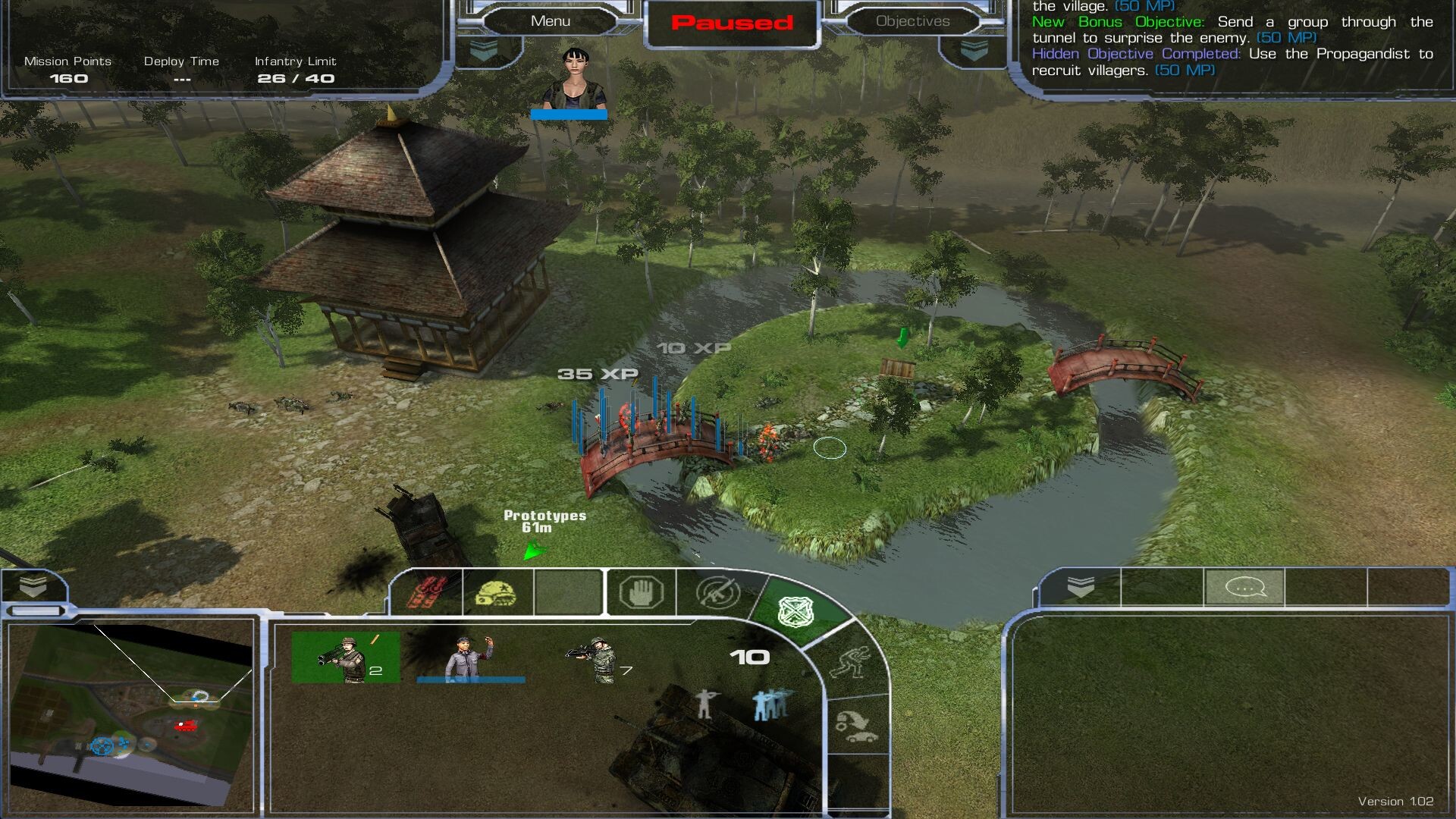Activate the green shield guard stance
The height and width of the screenshot is (819, 1456).
pos(796,610)
